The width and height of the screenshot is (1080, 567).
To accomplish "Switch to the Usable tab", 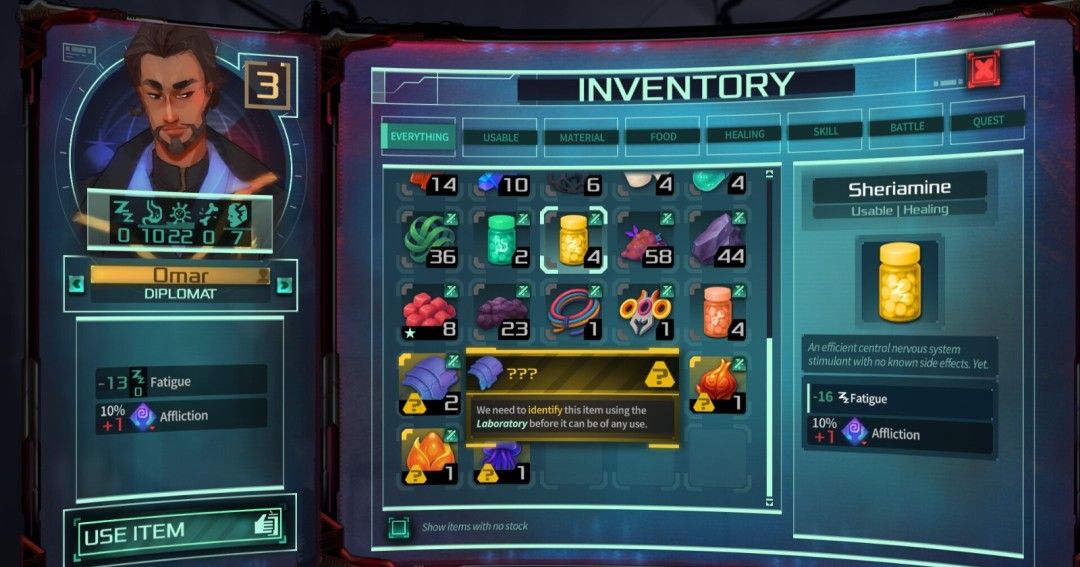I will coord(500,137).
